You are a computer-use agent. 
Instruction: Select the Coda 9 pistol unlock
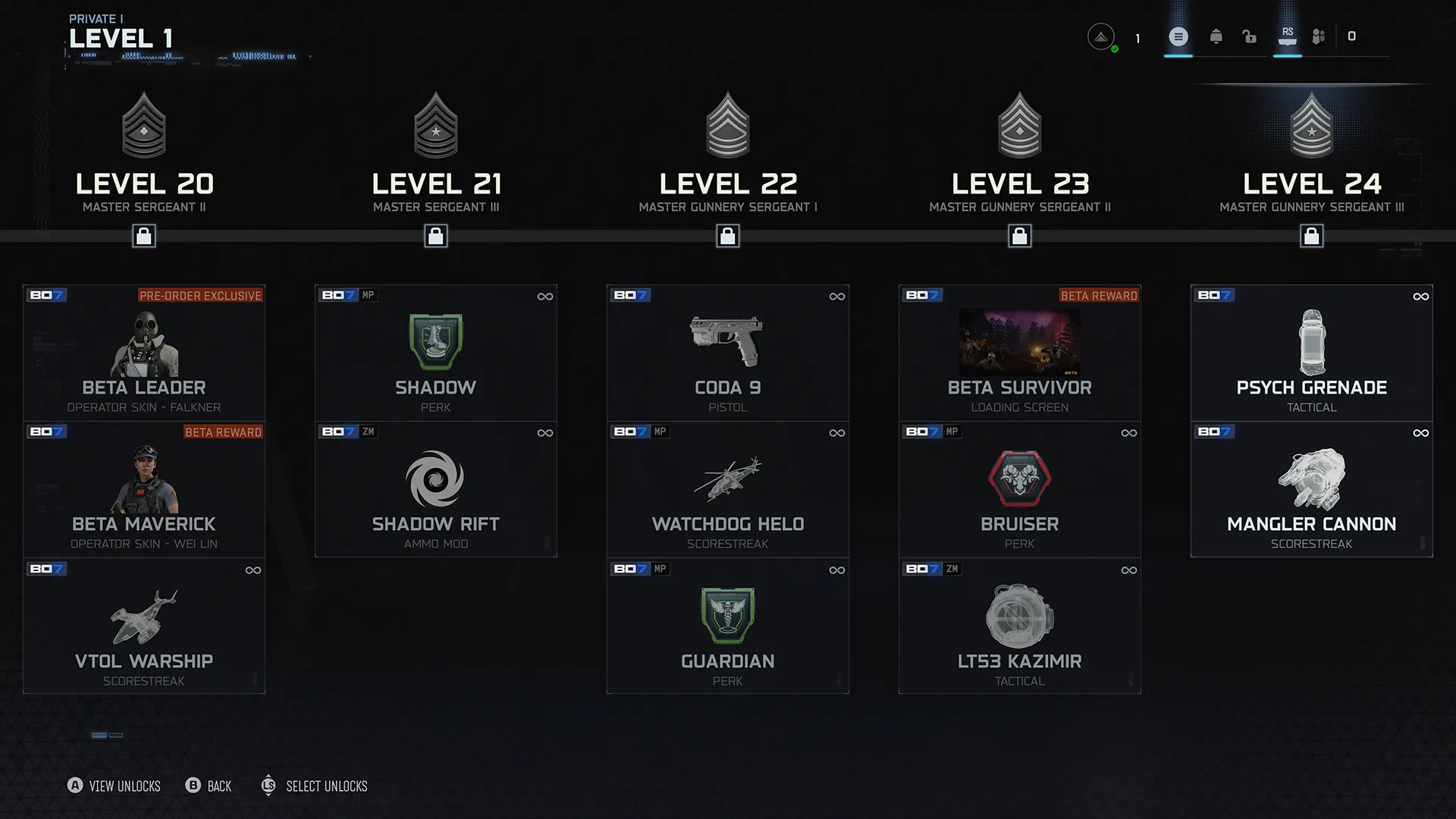point(728,353)
